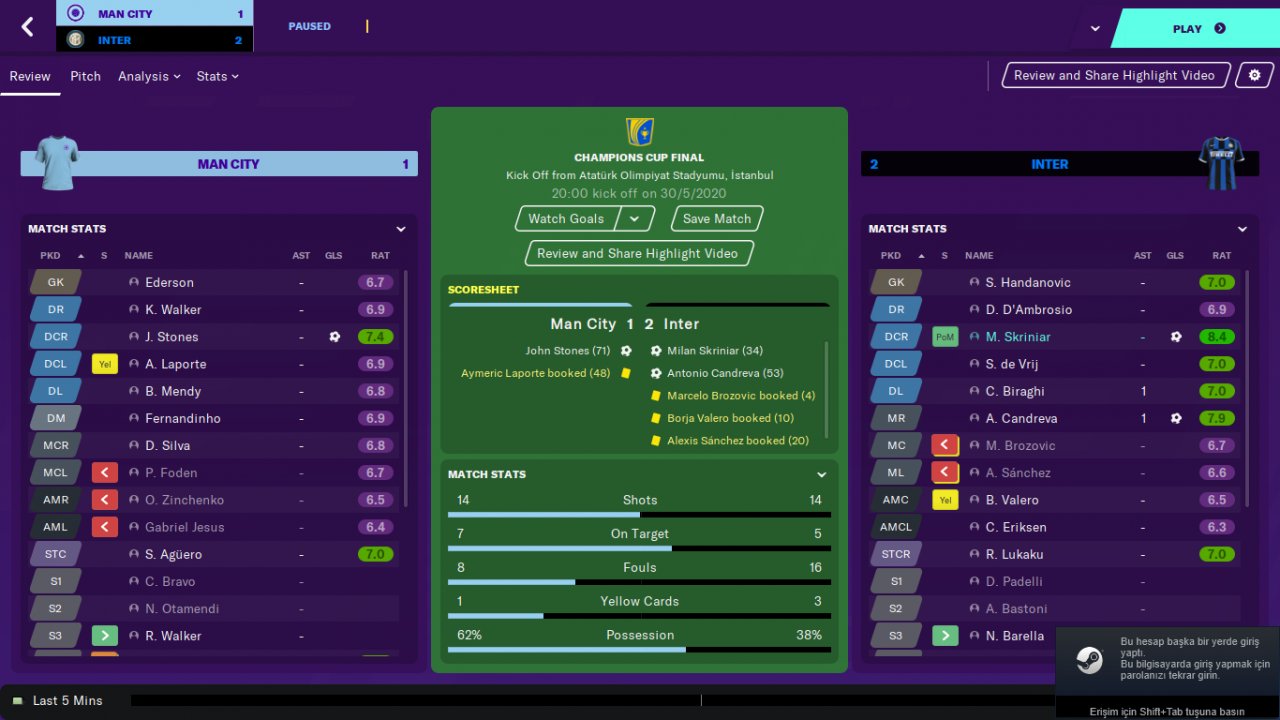This screenshot has width=1280, height=720.
Task: Select J. Stones in Man City list
Action: (171, 337)
